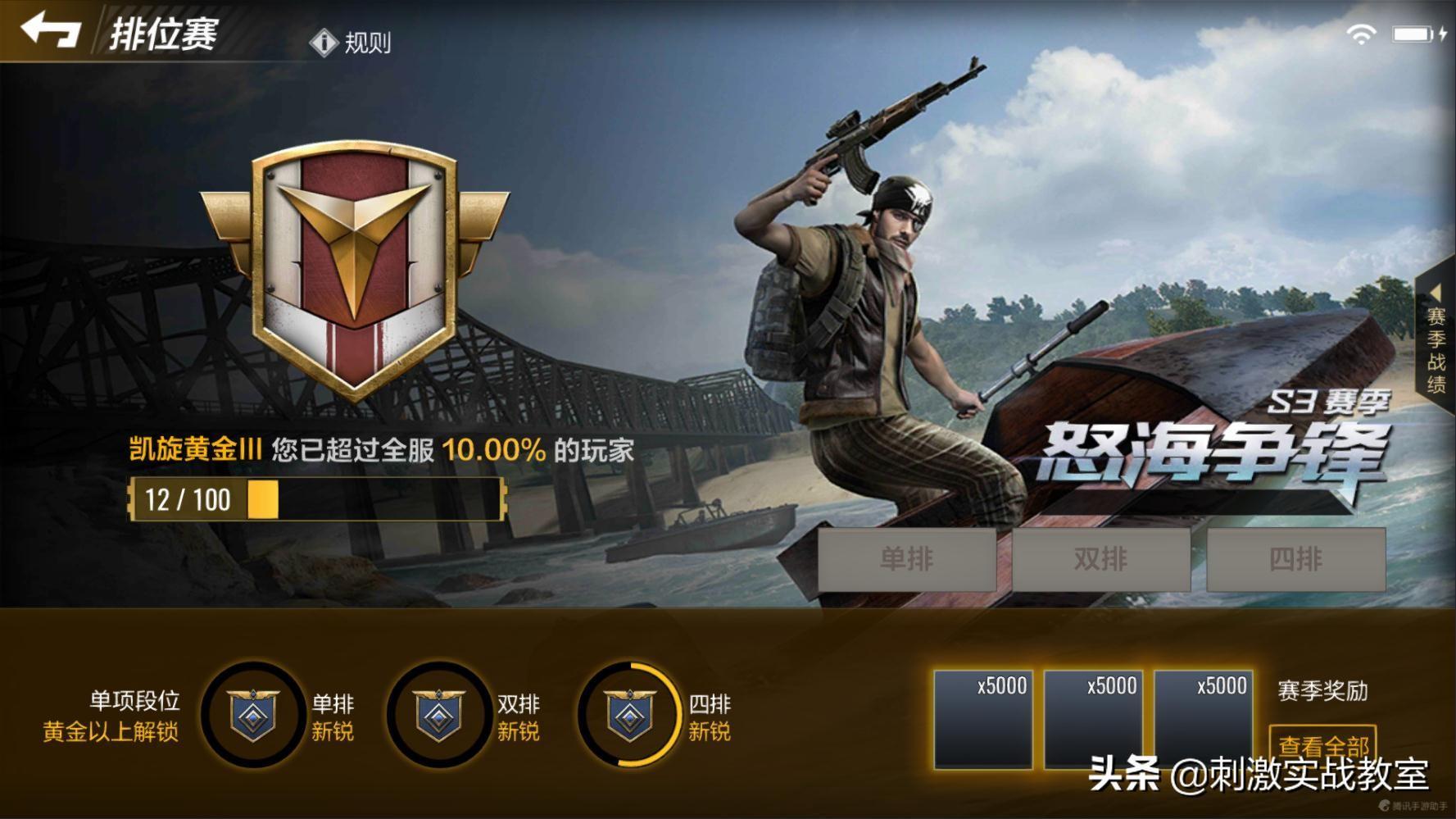Go back using the return arrow
1456x819 pixels.
tap(50, 31)
